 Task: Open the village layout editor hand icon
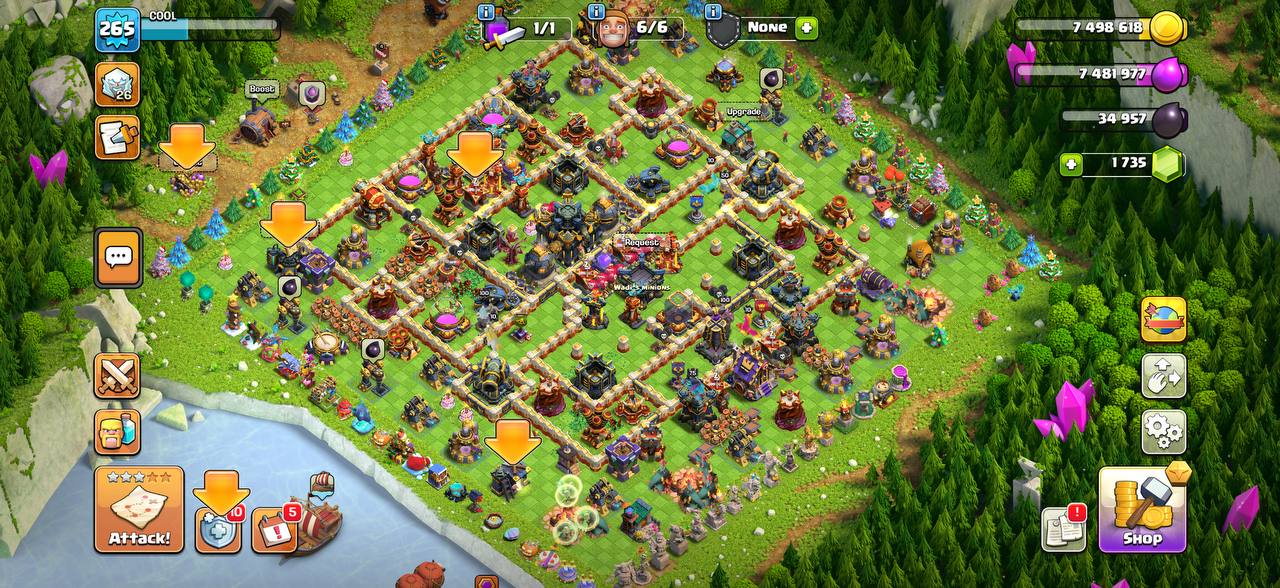1163,375
